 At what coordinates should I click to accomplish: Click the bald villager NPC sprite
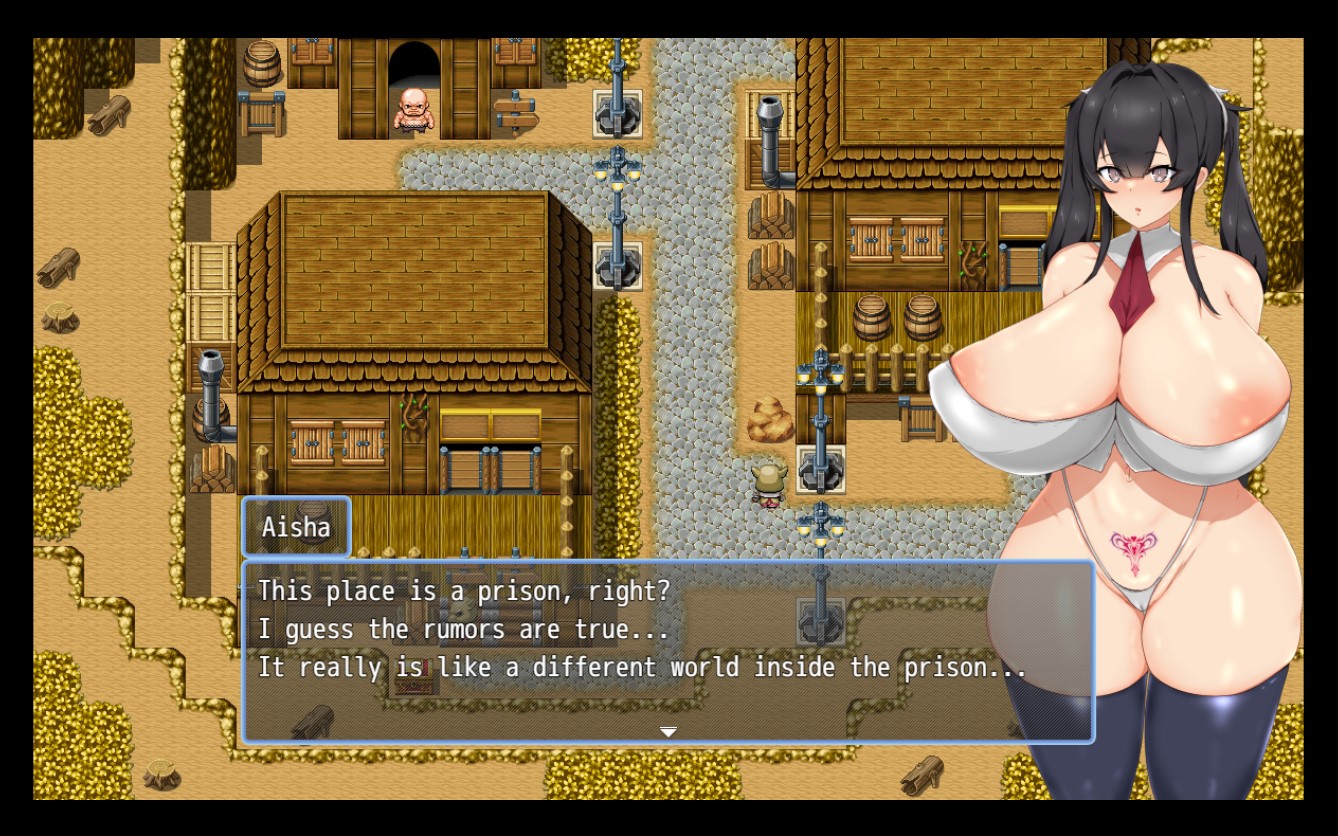[x=415, y=110]
